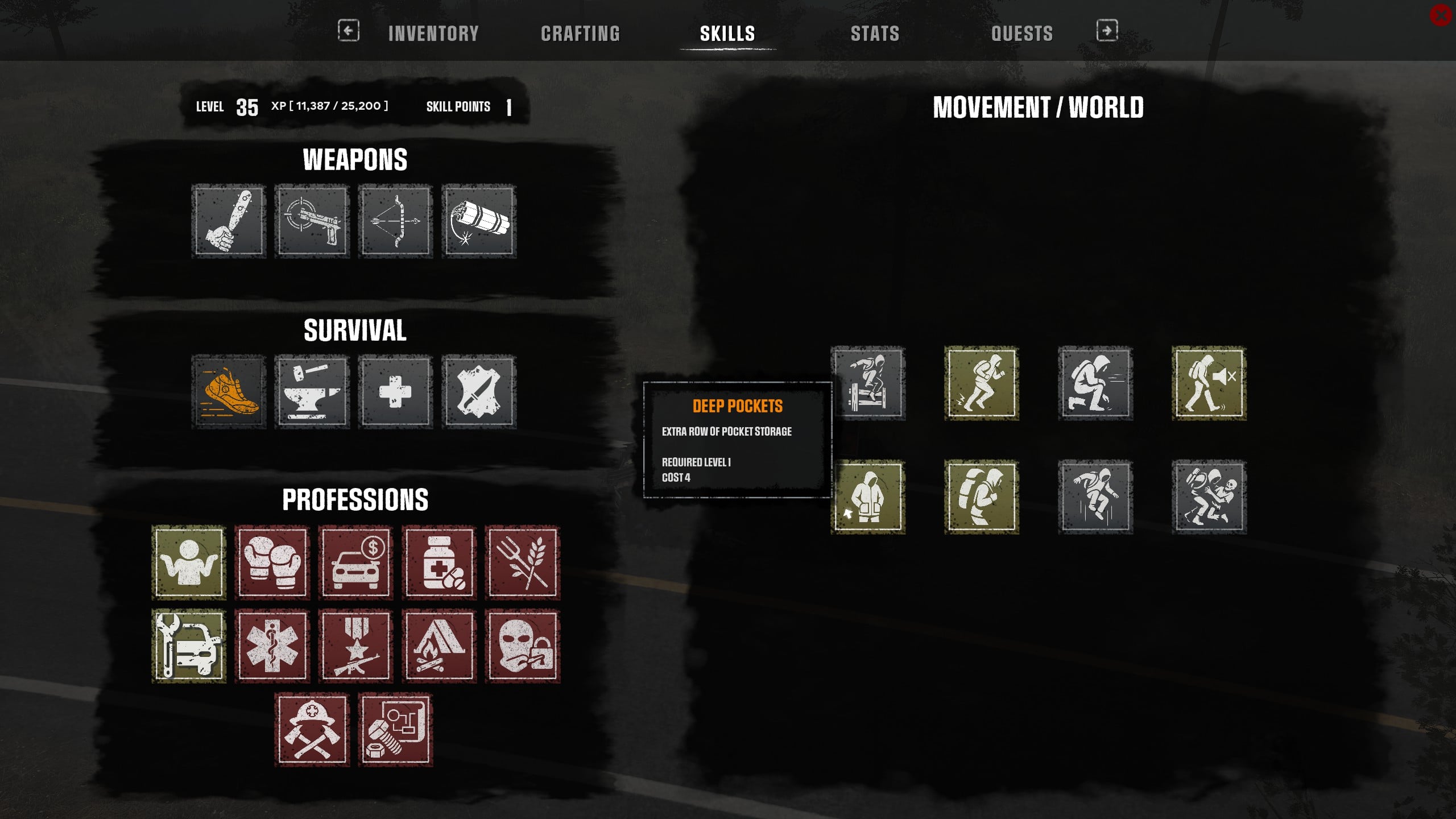Open the anvil and hammer skill
Screen dimensions: 1456x819
click(312, 392)
